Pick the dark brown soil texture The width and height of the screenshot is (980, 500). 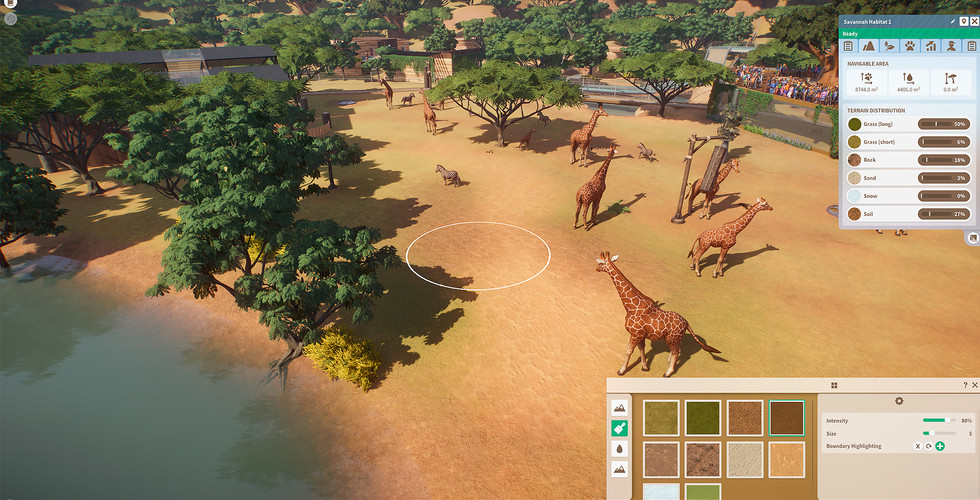pos(786,418)
